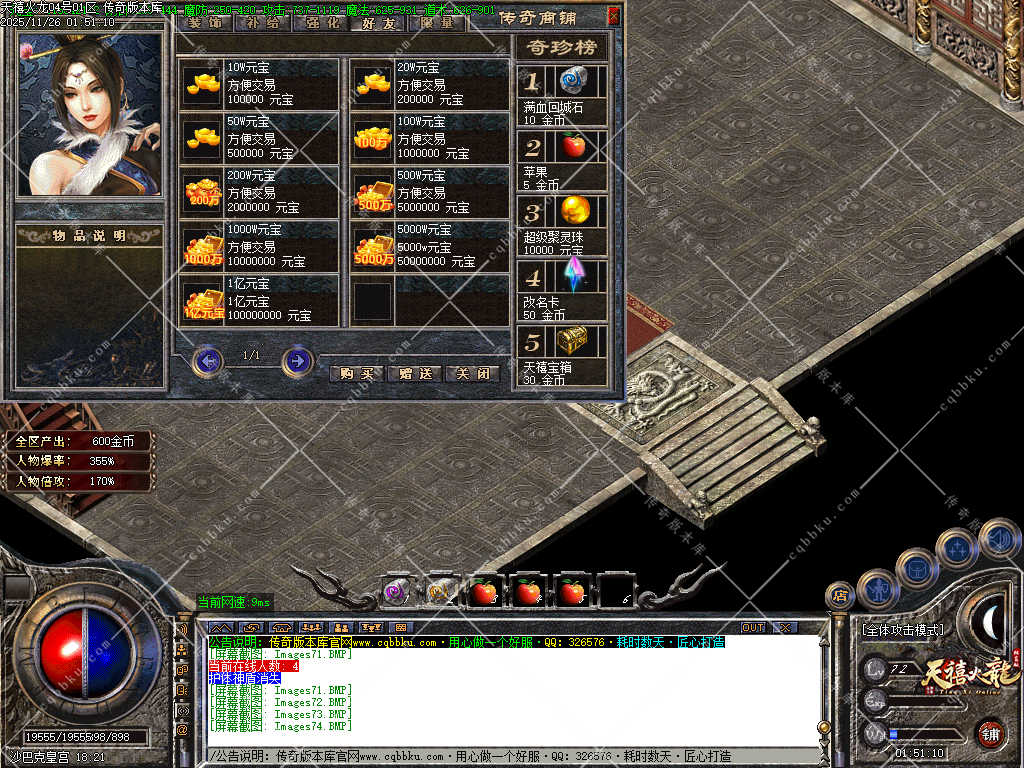Image resolution: width=1024 pixels, height=768 pixels.
Task: Open the red 铺 shop button
Action: tap(991, 733)
